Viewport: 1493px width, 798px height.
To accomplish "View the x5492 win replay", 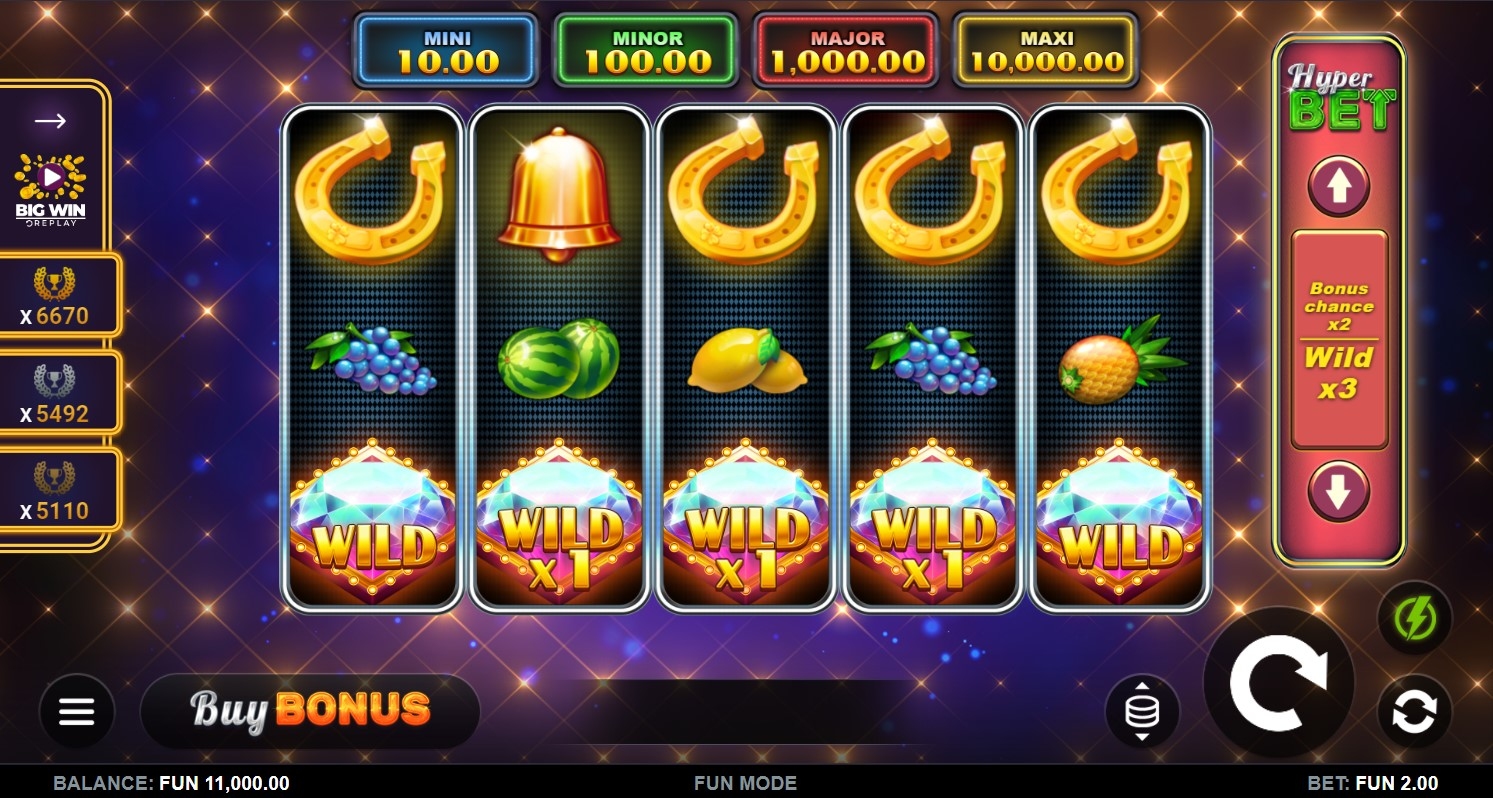I will (x=56, y=395).
